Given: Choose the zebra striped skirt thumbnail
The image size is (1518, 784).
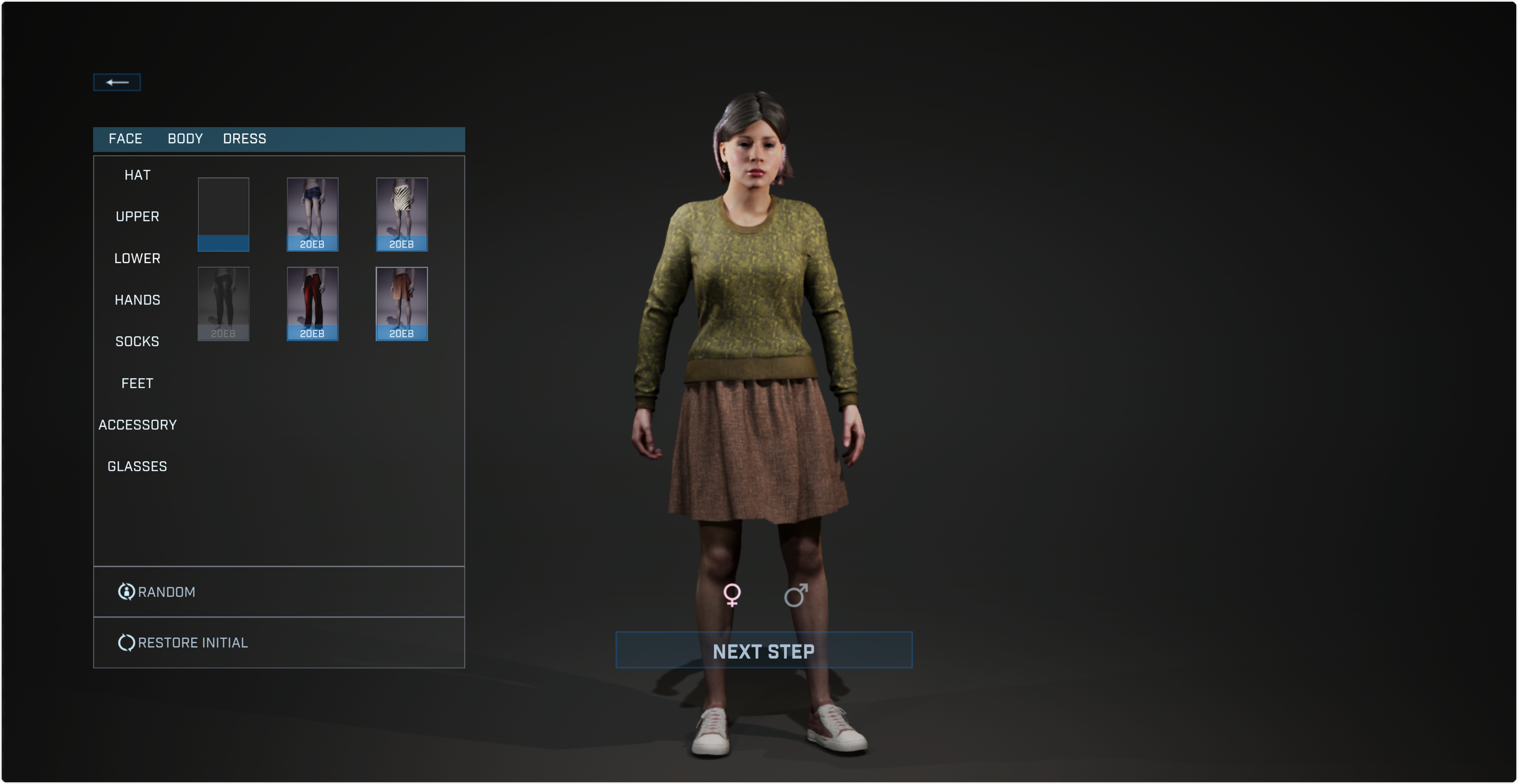Looking at the screenshot, I should pos(402,215).
